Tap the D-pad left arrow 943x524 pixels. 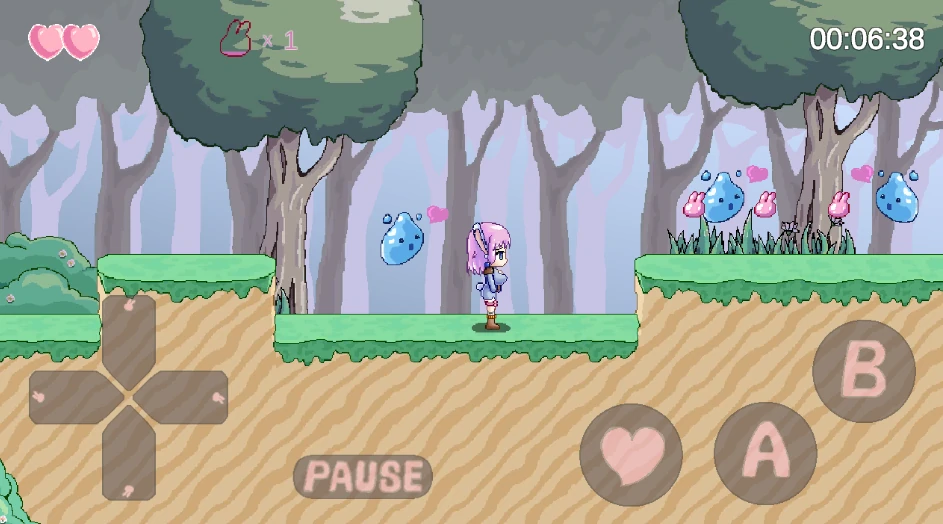(x=70, y=397)
